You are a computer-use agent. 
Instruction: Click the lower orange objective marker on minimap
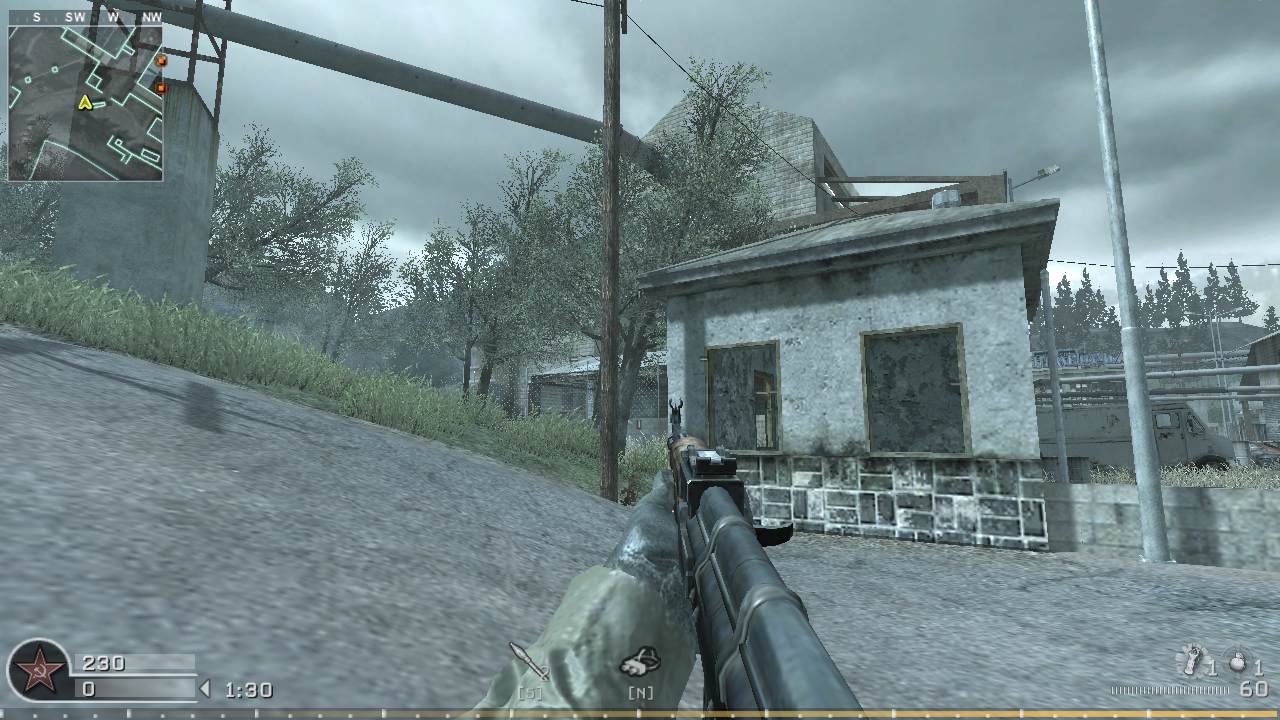162,88
